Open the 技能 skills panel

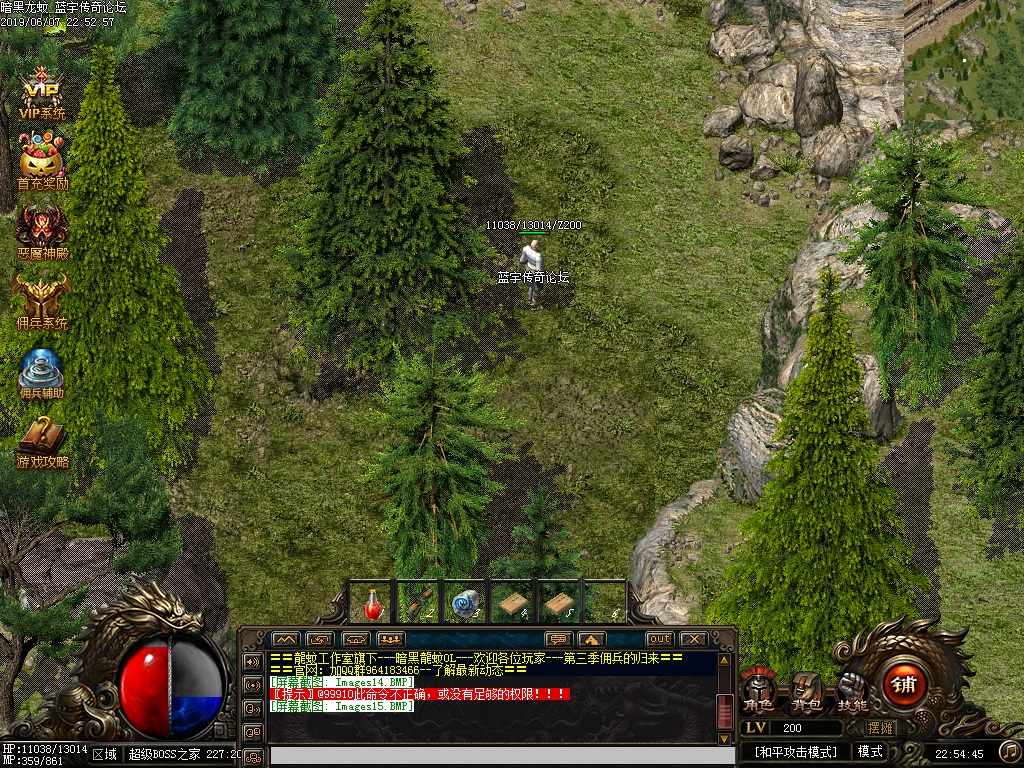point(853,690)
